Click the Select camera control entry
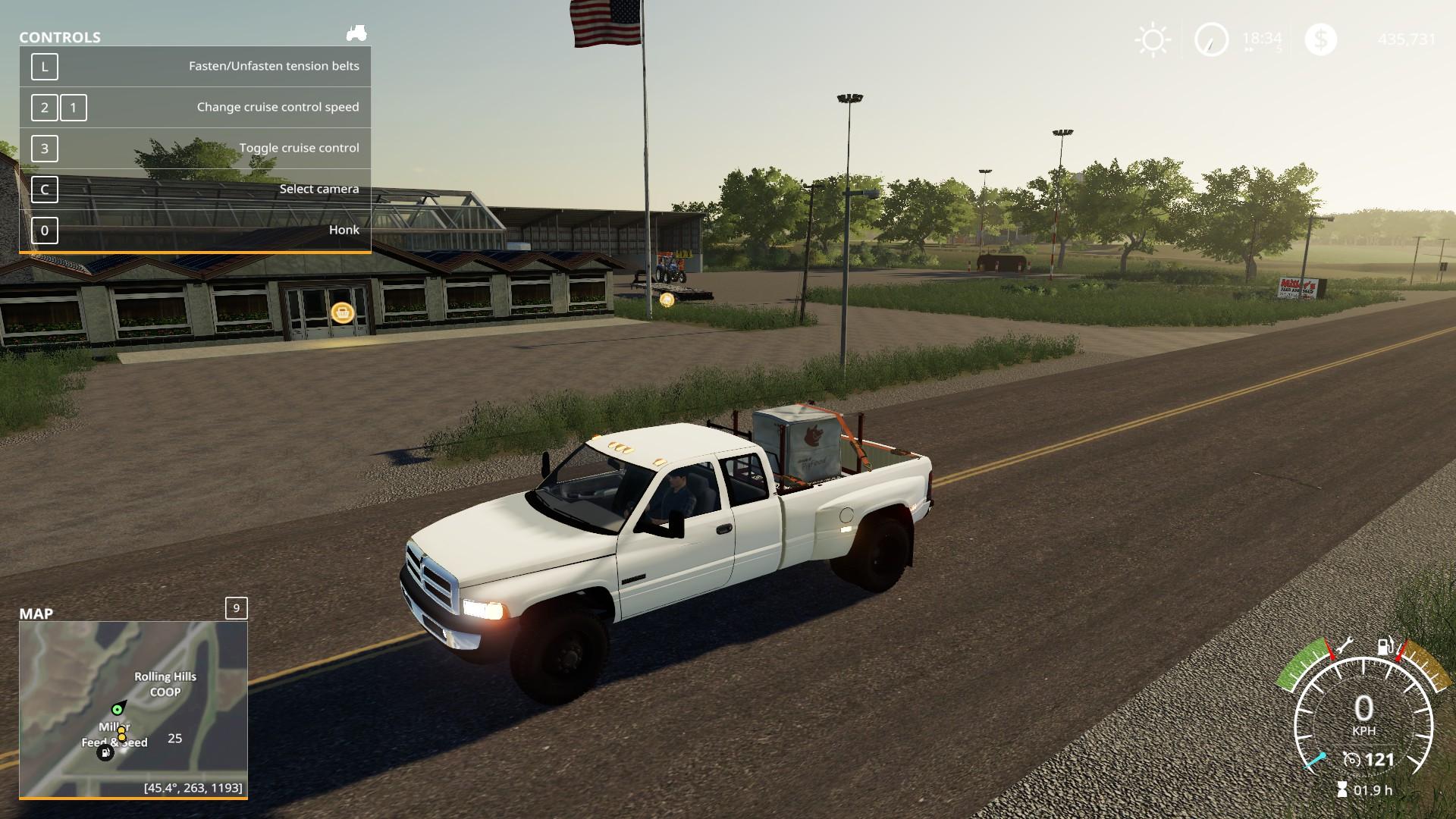 pos(318,189)
